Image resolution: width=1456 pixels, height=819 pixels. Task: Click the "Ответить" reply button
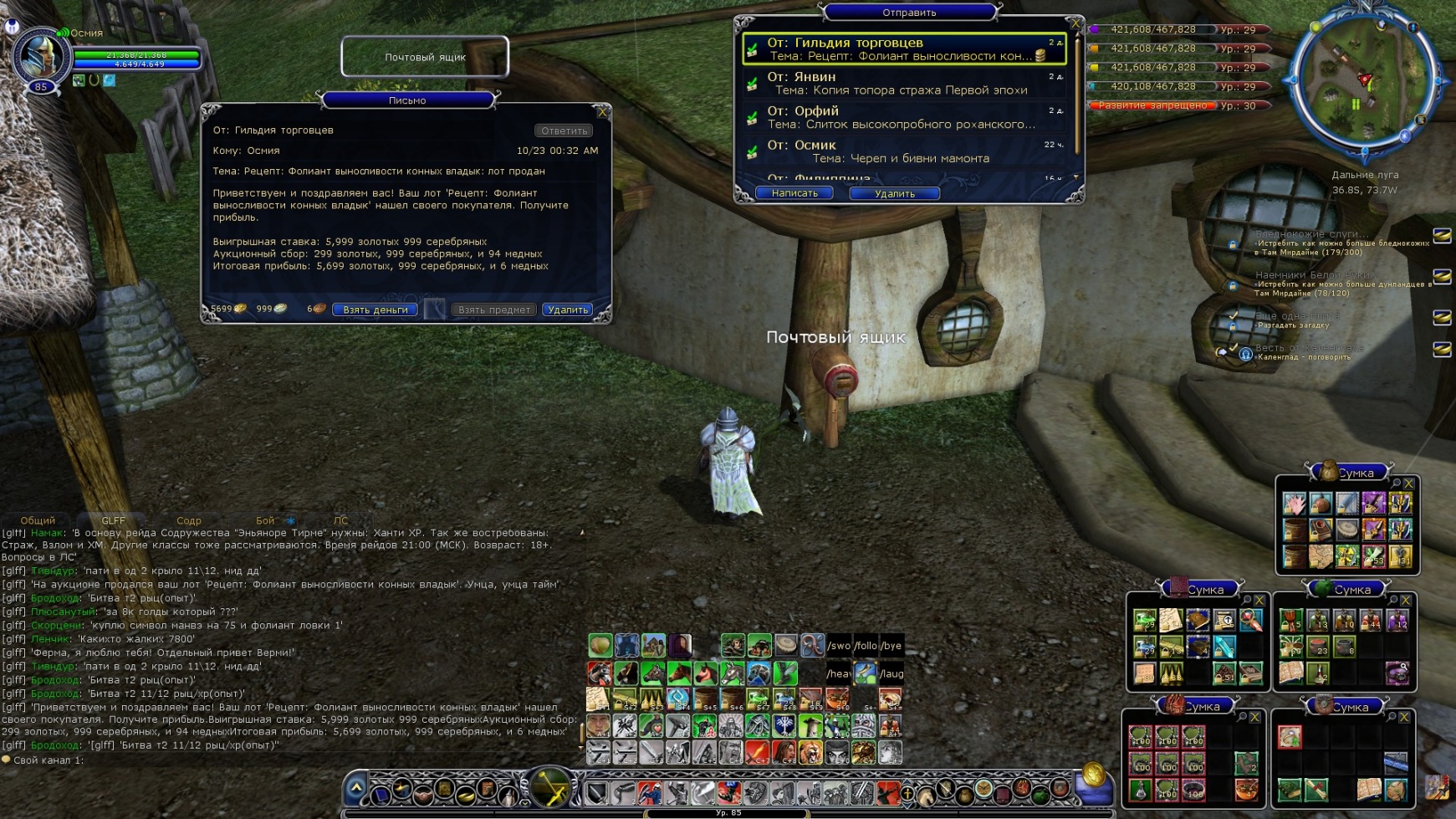pyautogui.click(x=564, y=131)
